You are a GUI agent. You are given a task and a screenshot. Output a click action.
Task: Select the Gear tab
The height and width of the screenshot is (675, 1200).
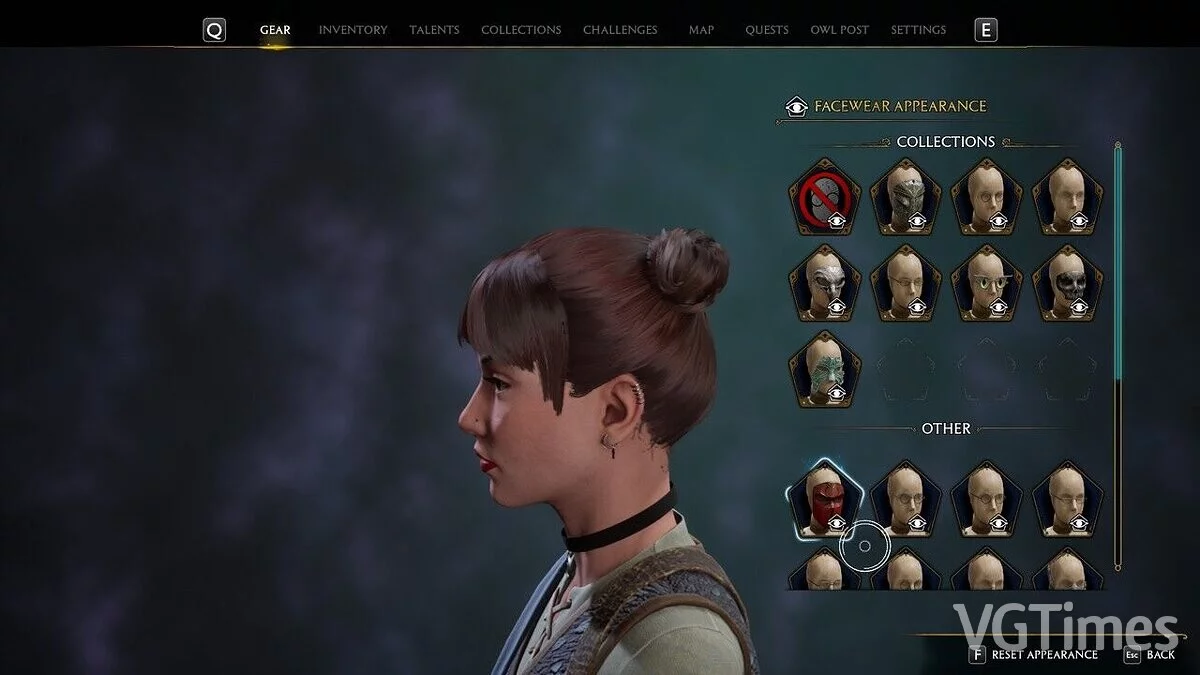pos(275,30)
